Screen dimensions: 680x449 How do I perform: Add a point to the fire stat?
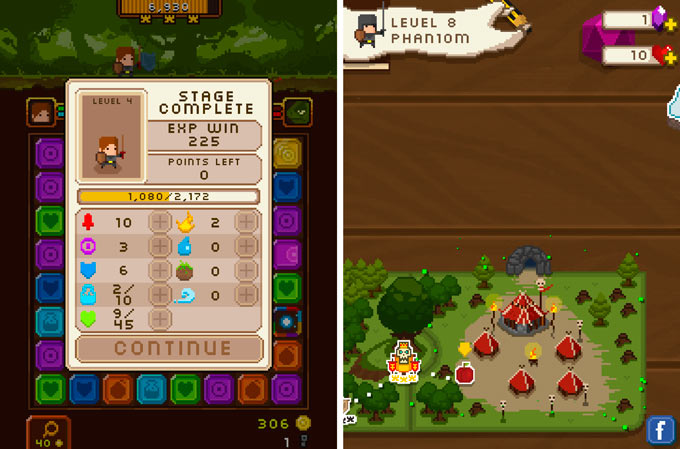pyautogui.click(x=246, y=222)
